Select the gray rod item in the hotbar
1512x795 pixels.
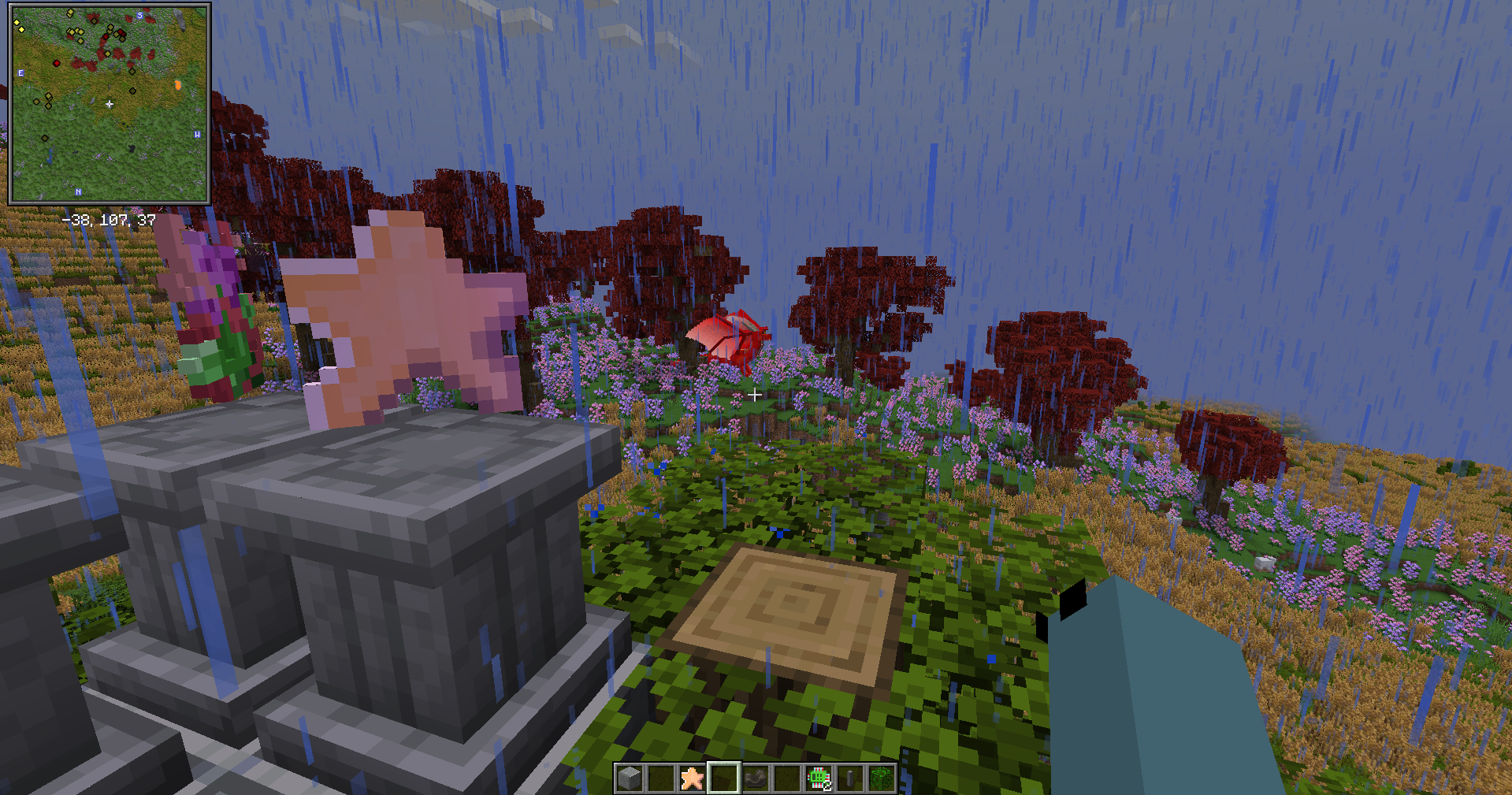849,780
